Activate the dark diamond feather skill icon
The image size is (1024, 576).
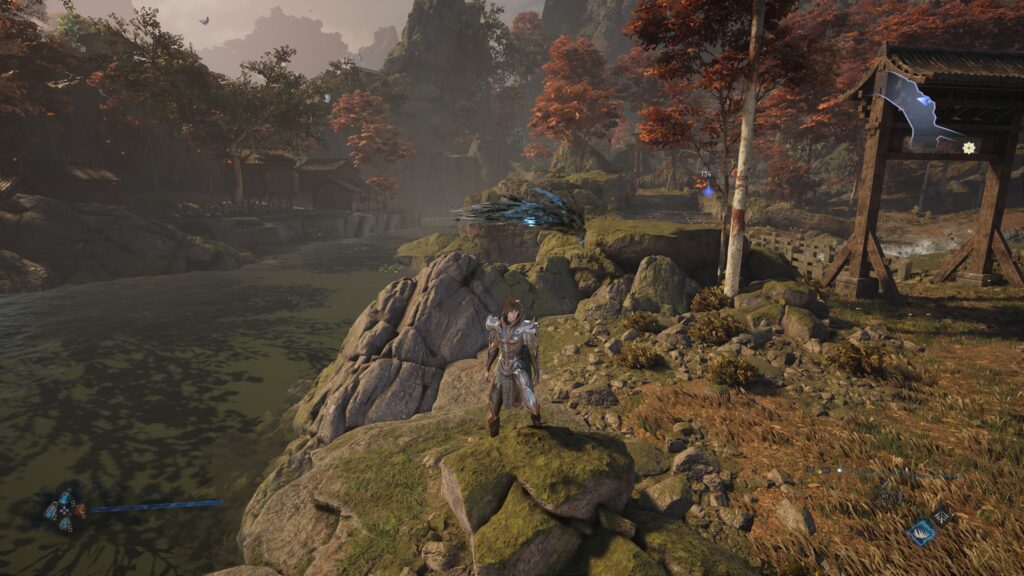(942, 514)
